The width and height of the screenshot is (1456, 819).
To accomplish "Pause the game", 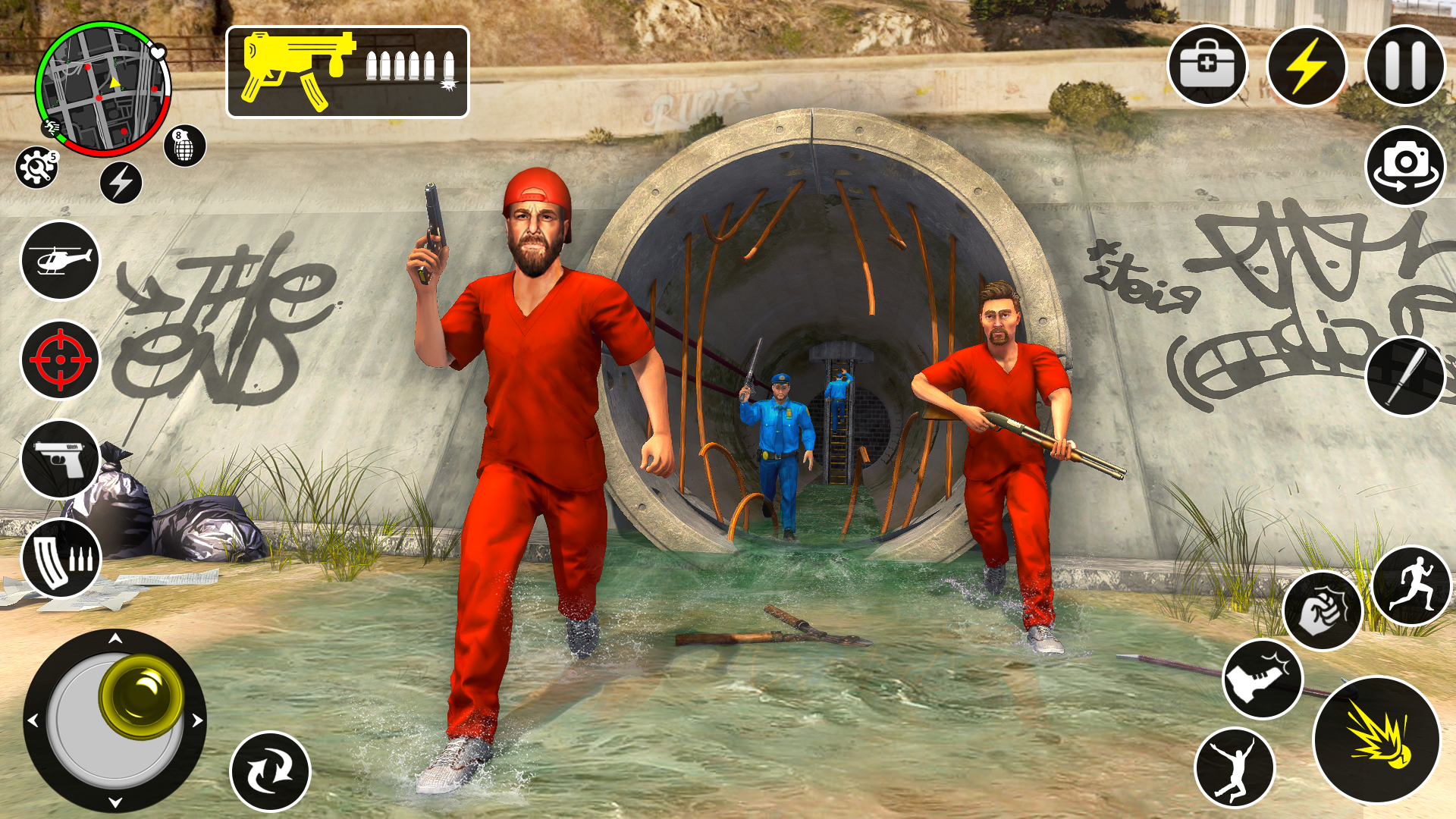I will click(x=1407, y=67).
